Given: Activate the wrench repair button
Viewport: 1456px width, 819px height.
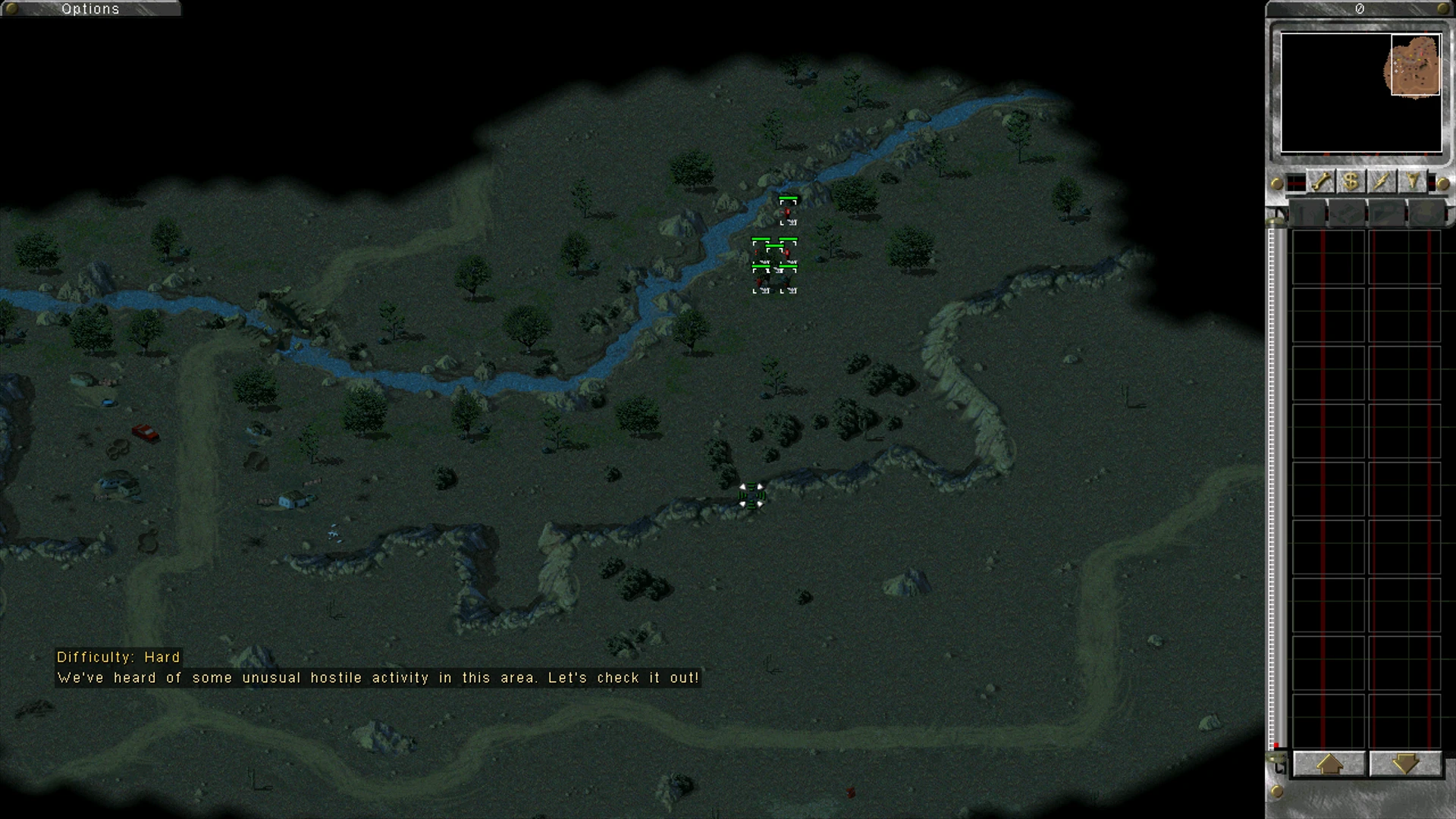Looking at the screenshot, I should (1321, 182).
